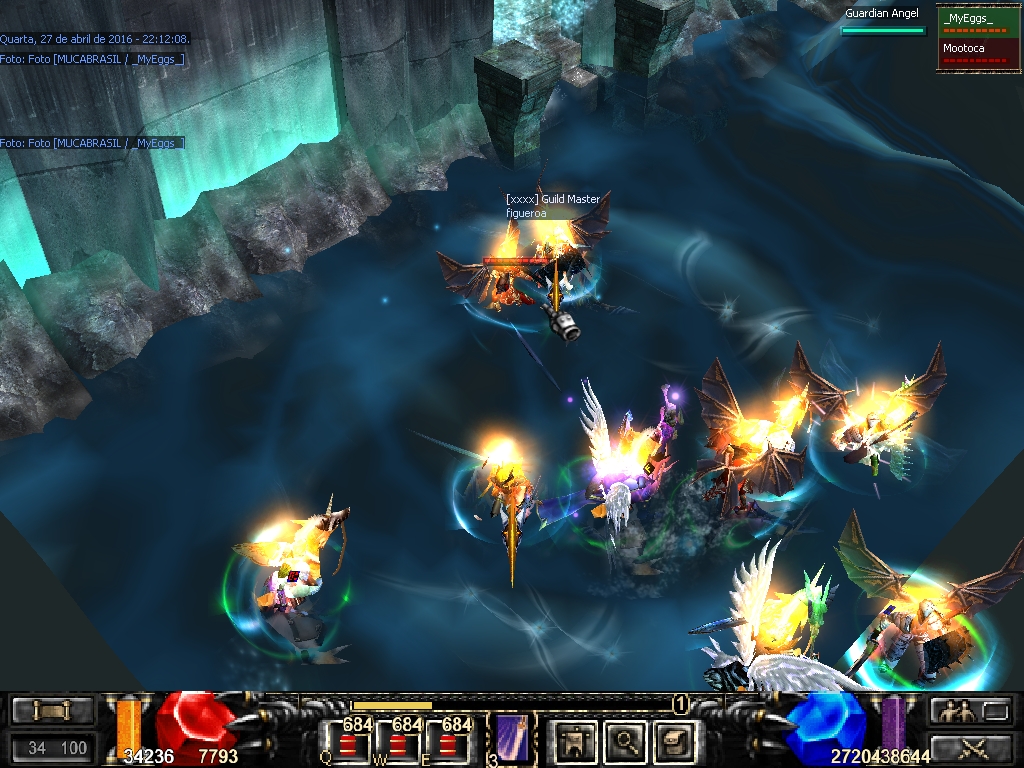1024x768 pixels.
Task: Select the E potion hotkey slot
Action: point(447,742)
